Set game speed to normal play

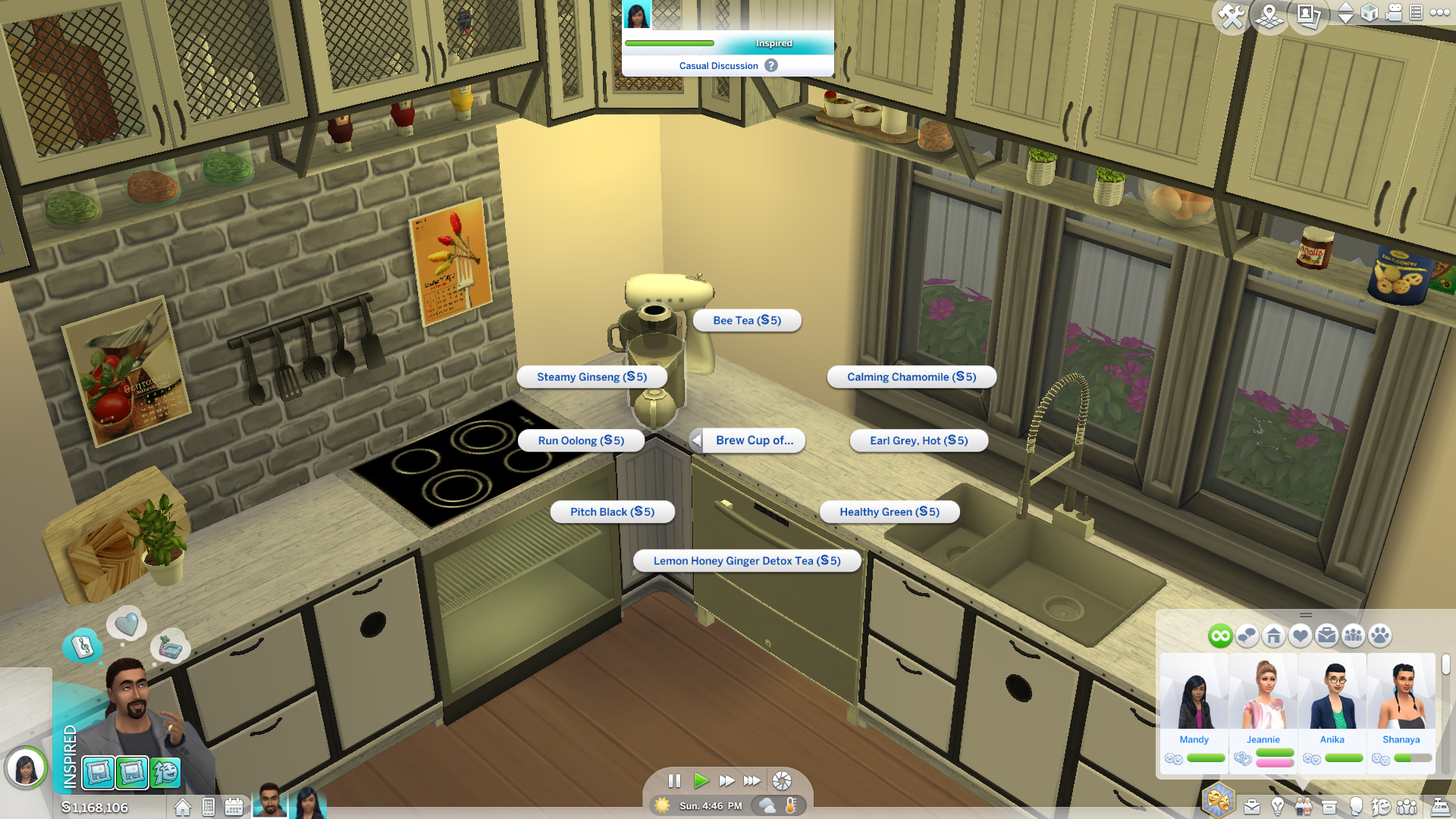coord(701,780)
